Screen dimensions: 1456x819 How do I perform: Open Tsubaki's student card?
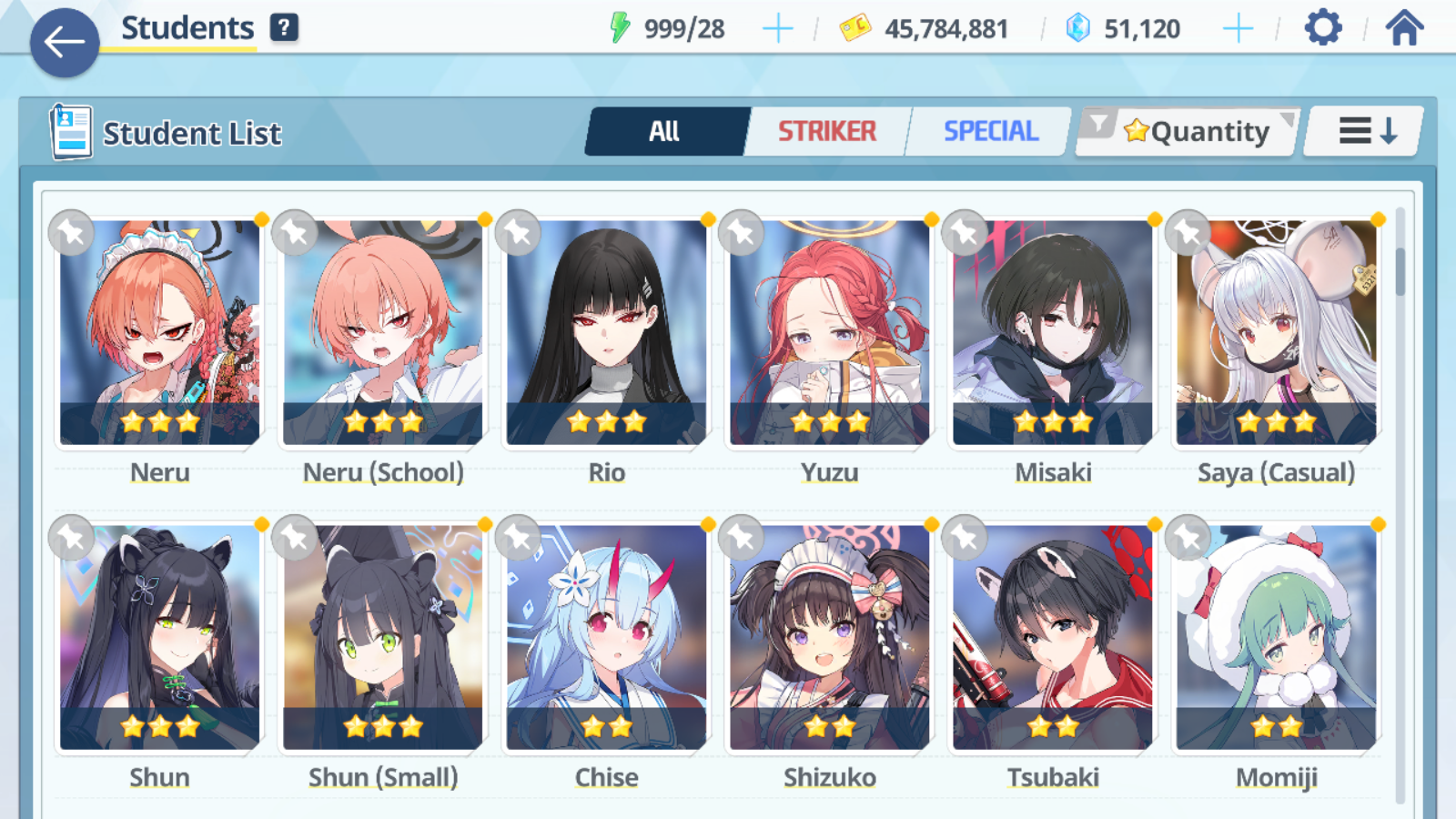[1053, 638]
